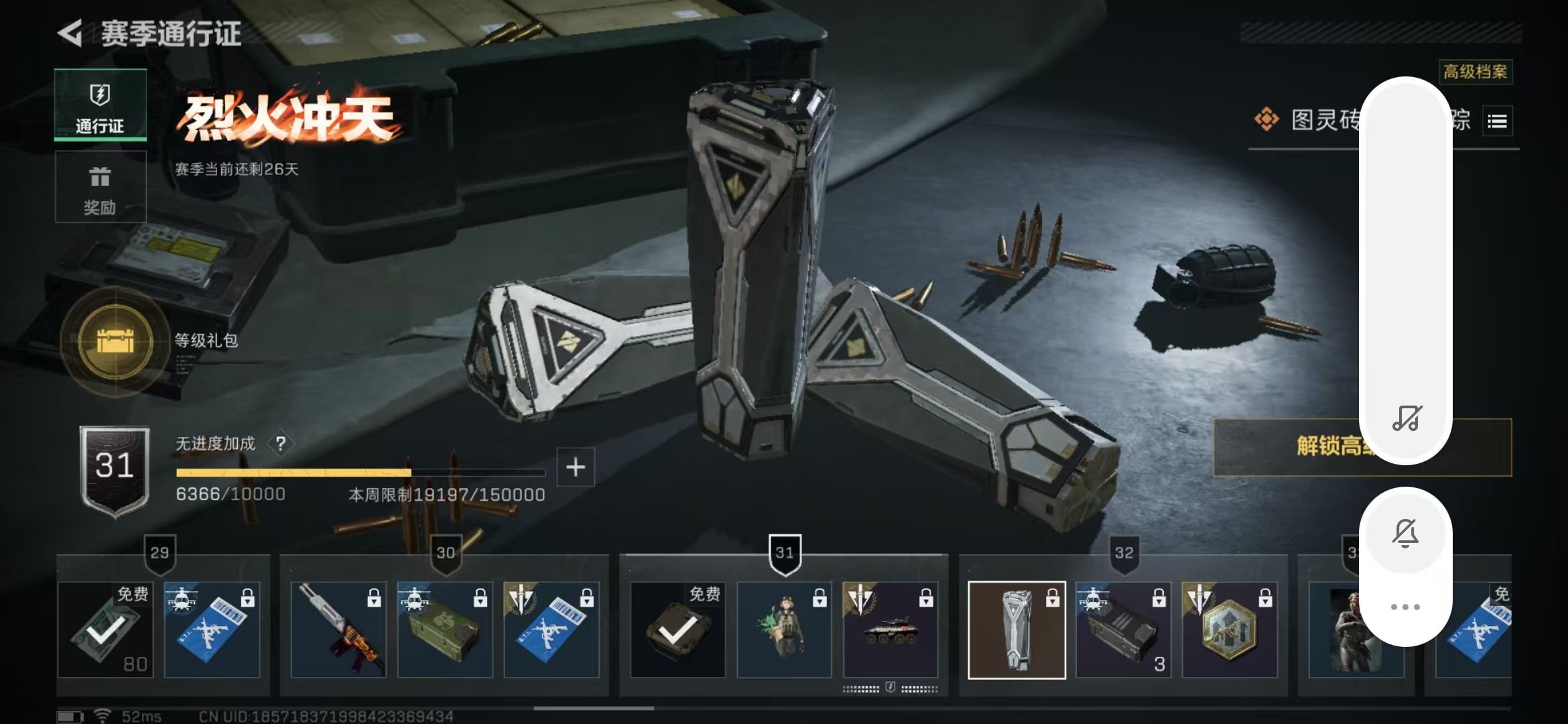Select the level 30 green ammo crate reward
The image size is (1568, 724).
coord(445,629)
